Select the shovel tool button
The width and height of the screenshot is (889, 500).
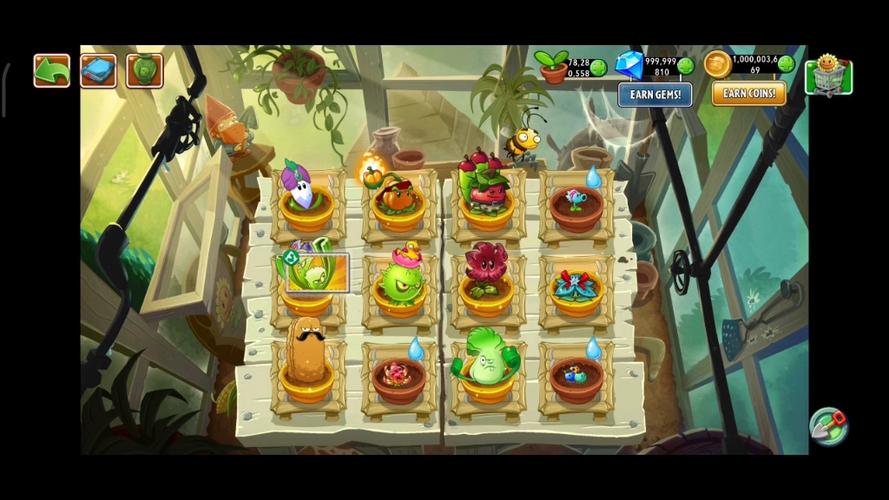(828, 426)
